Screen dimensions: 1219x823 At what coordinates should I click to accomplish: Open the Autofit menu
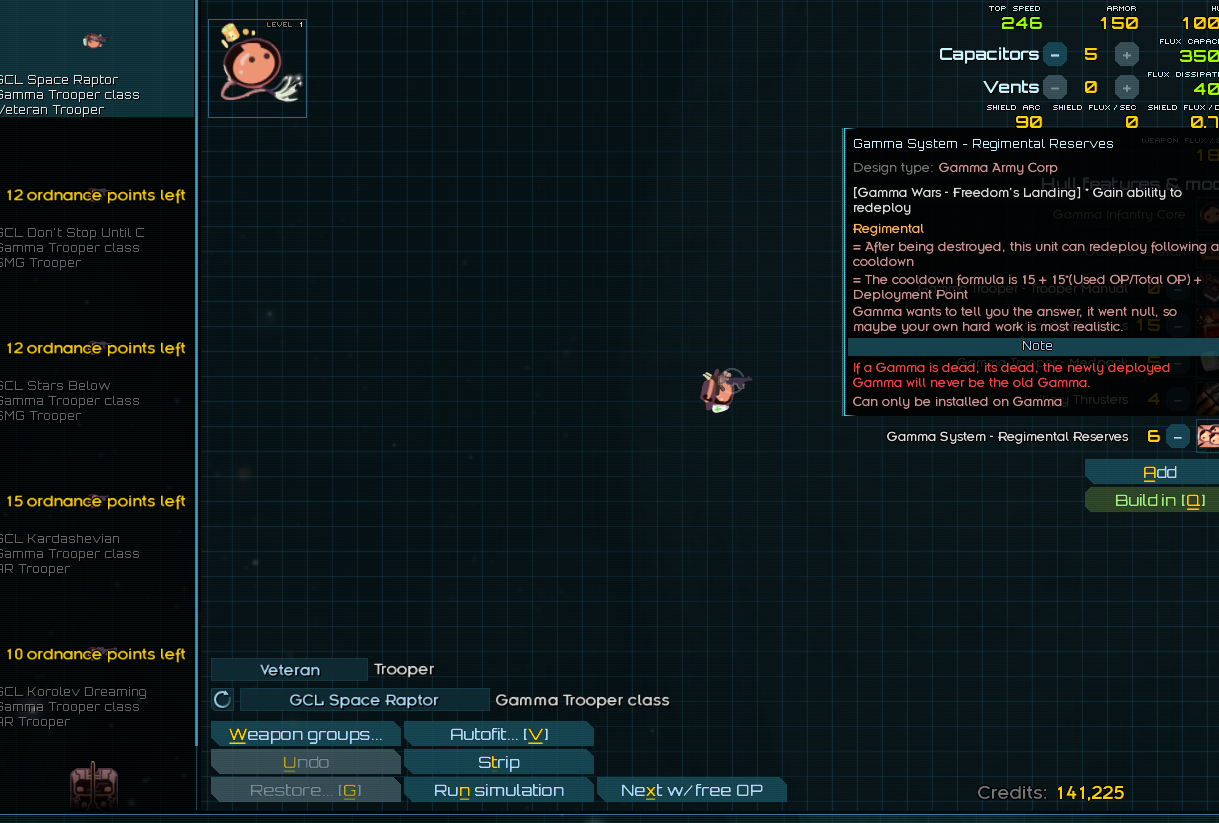point(498,735)
